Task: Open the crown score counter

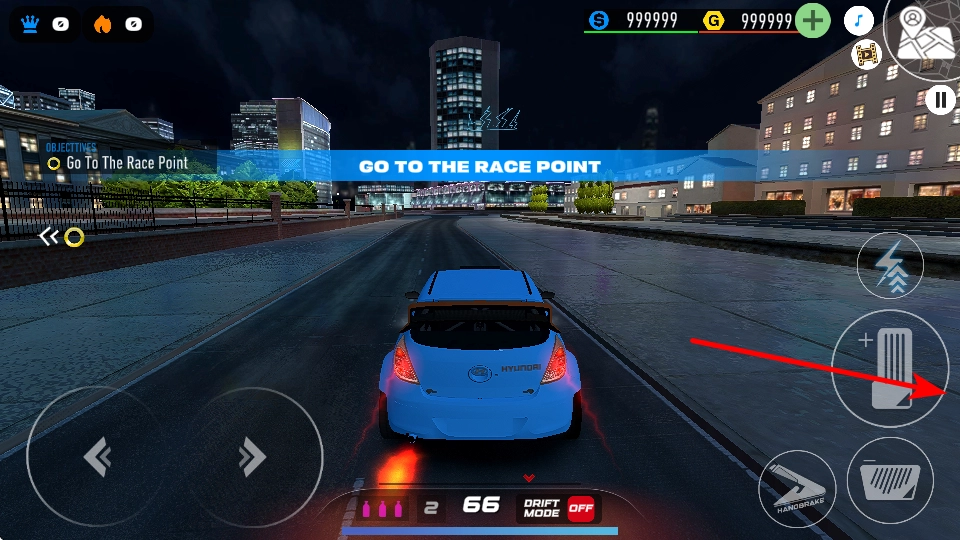Action: (x=44, y=24)
